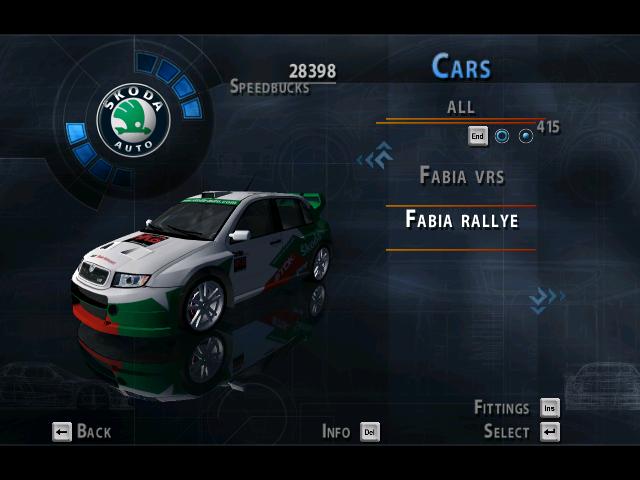Open the car Info panel
The height and width of the screenshot is (480, 640).
350,432
